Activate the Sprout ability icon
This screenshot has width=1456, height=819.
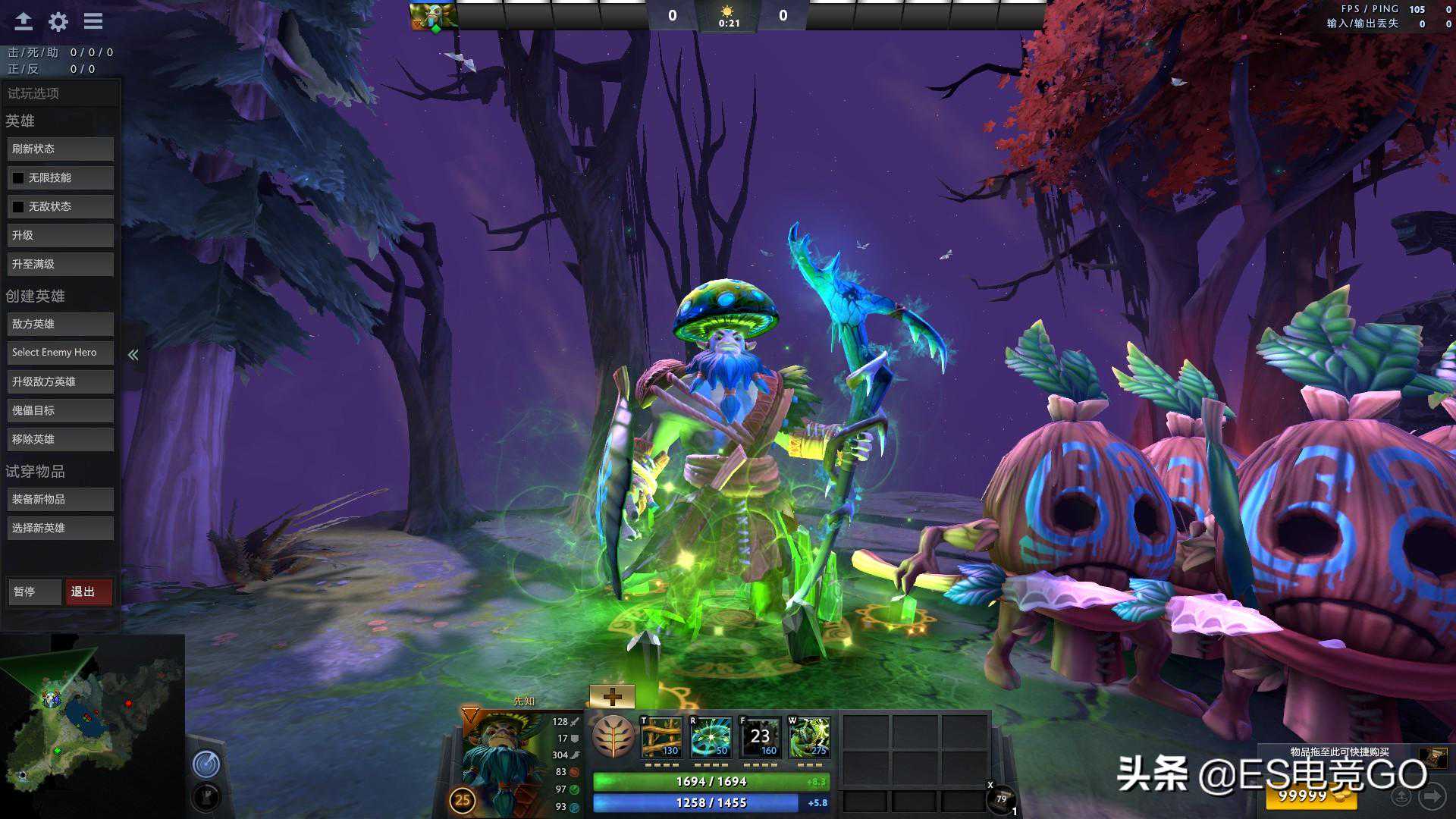pos(662,737)
